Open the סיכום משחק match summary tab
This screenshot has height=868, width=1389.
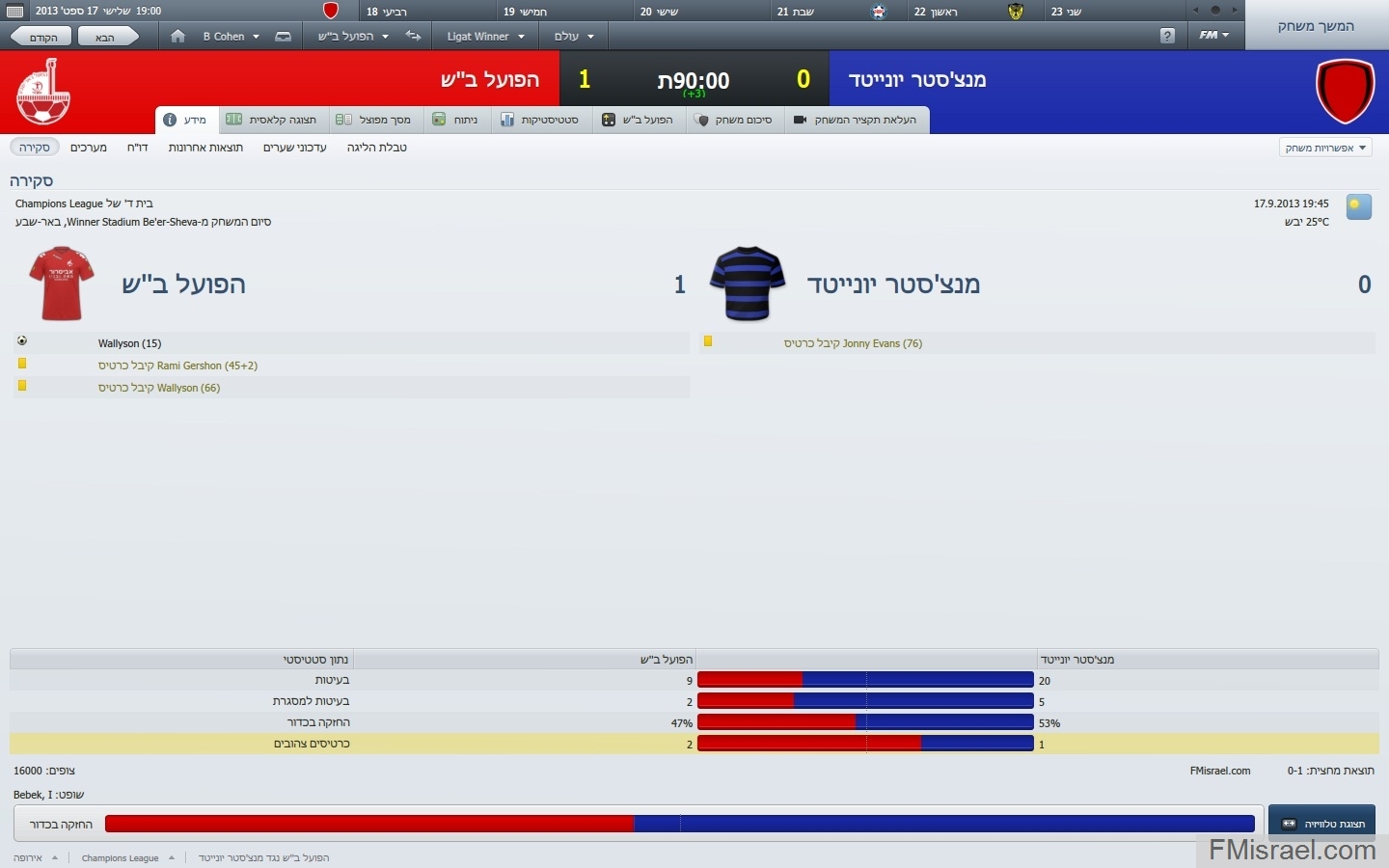735,120
